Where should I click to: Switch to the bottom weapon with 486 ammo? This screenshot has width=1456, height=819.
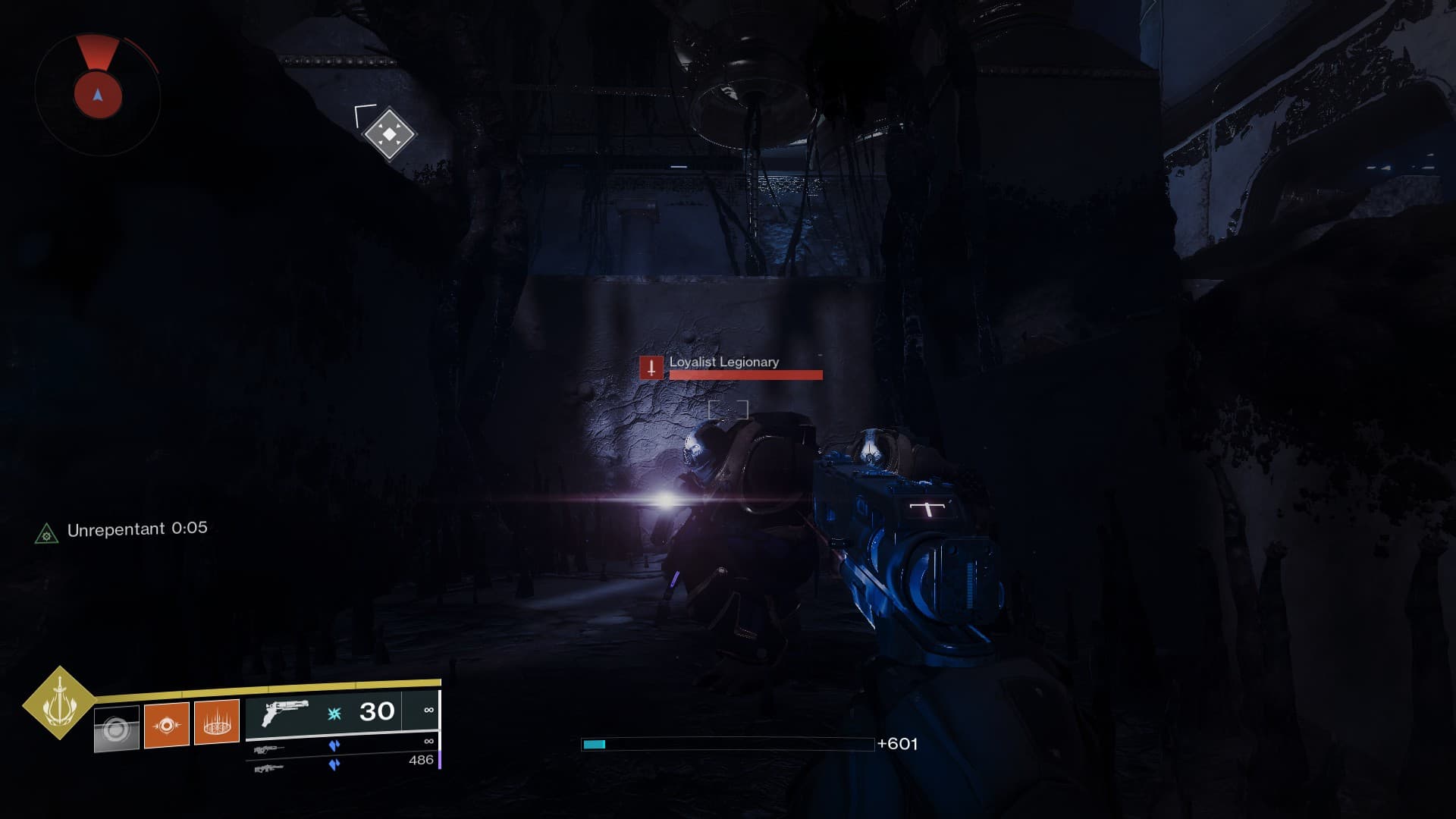coord(269,768)
